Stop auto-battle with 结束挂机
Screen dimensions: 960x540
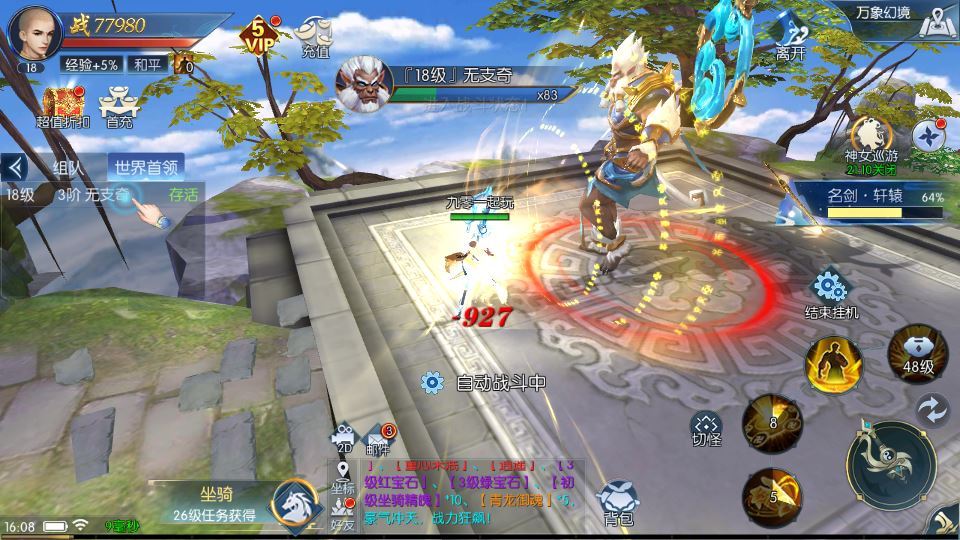831,293
